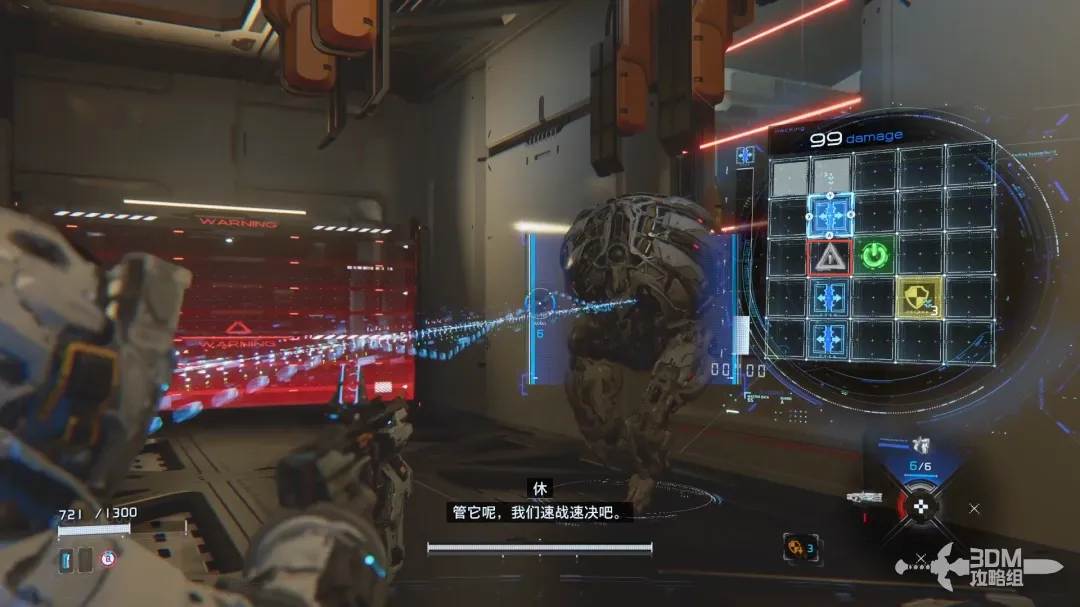The height and width of the screenshot is (607, 1080).
Task: Activate the green power node tile
Action: [x=875, y=256]
